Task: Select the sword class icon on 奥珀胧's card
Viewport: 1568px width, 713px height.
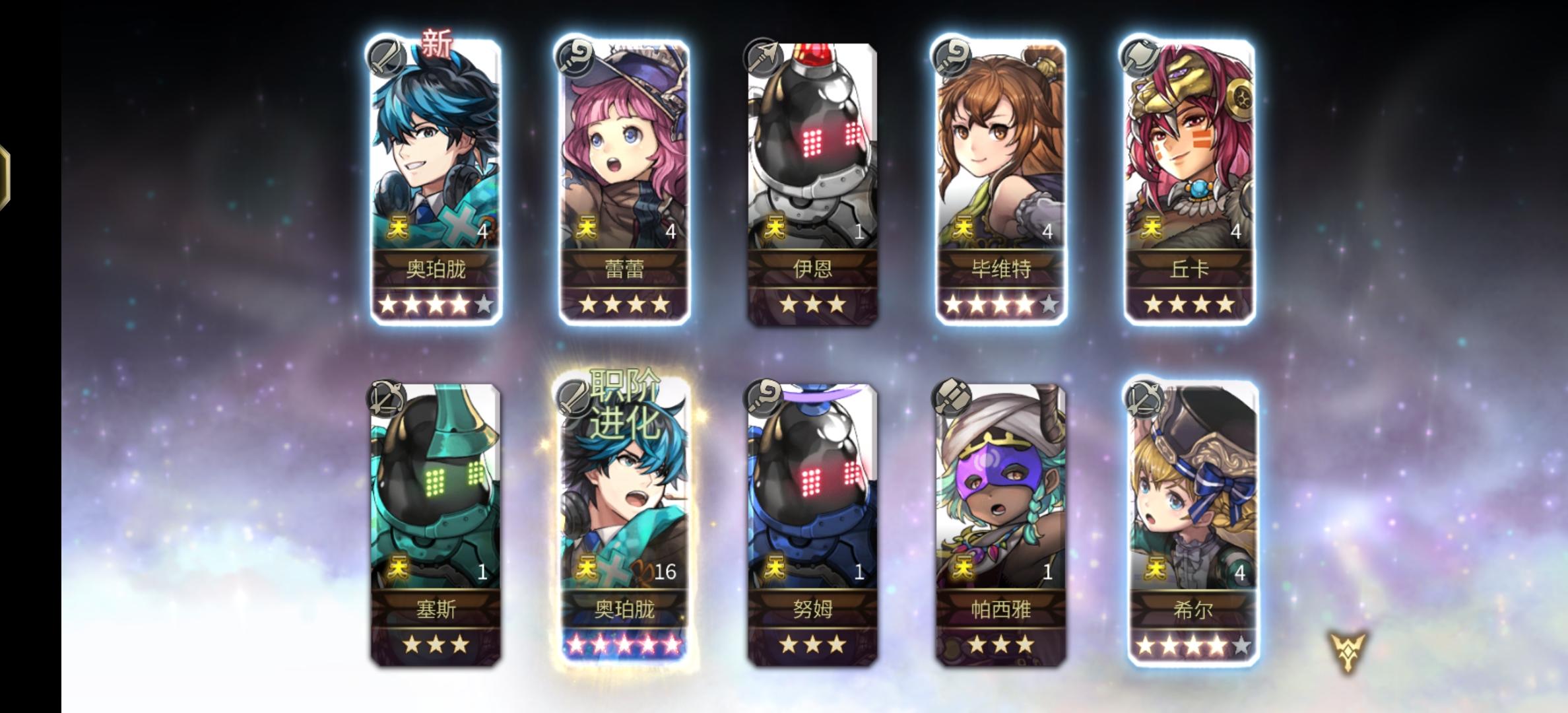Action: [x=387, y=58]
